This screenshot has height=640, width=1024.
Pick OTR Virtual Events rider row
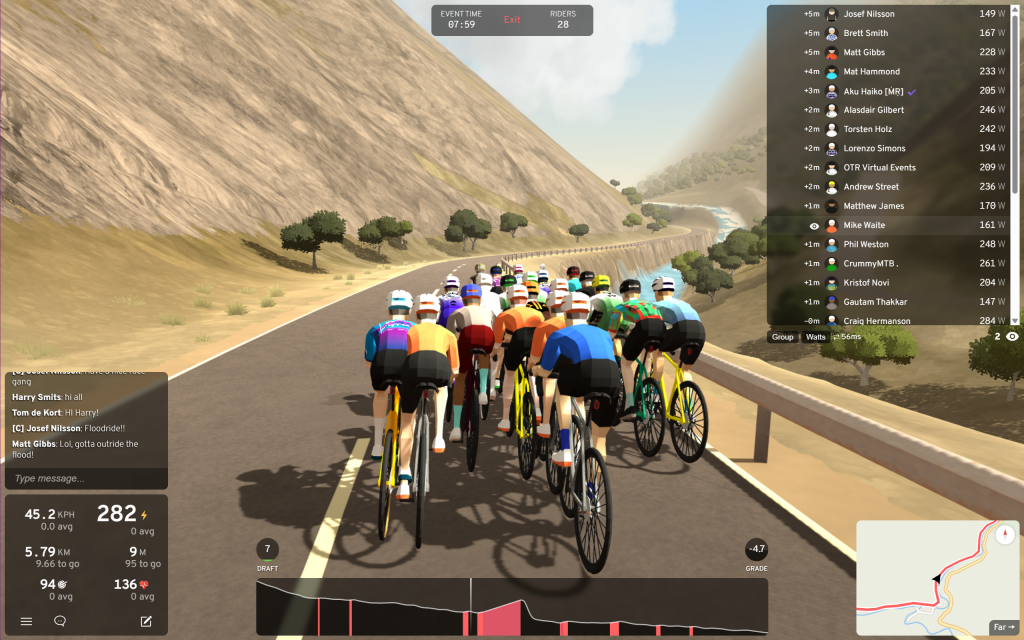[879, 168]
